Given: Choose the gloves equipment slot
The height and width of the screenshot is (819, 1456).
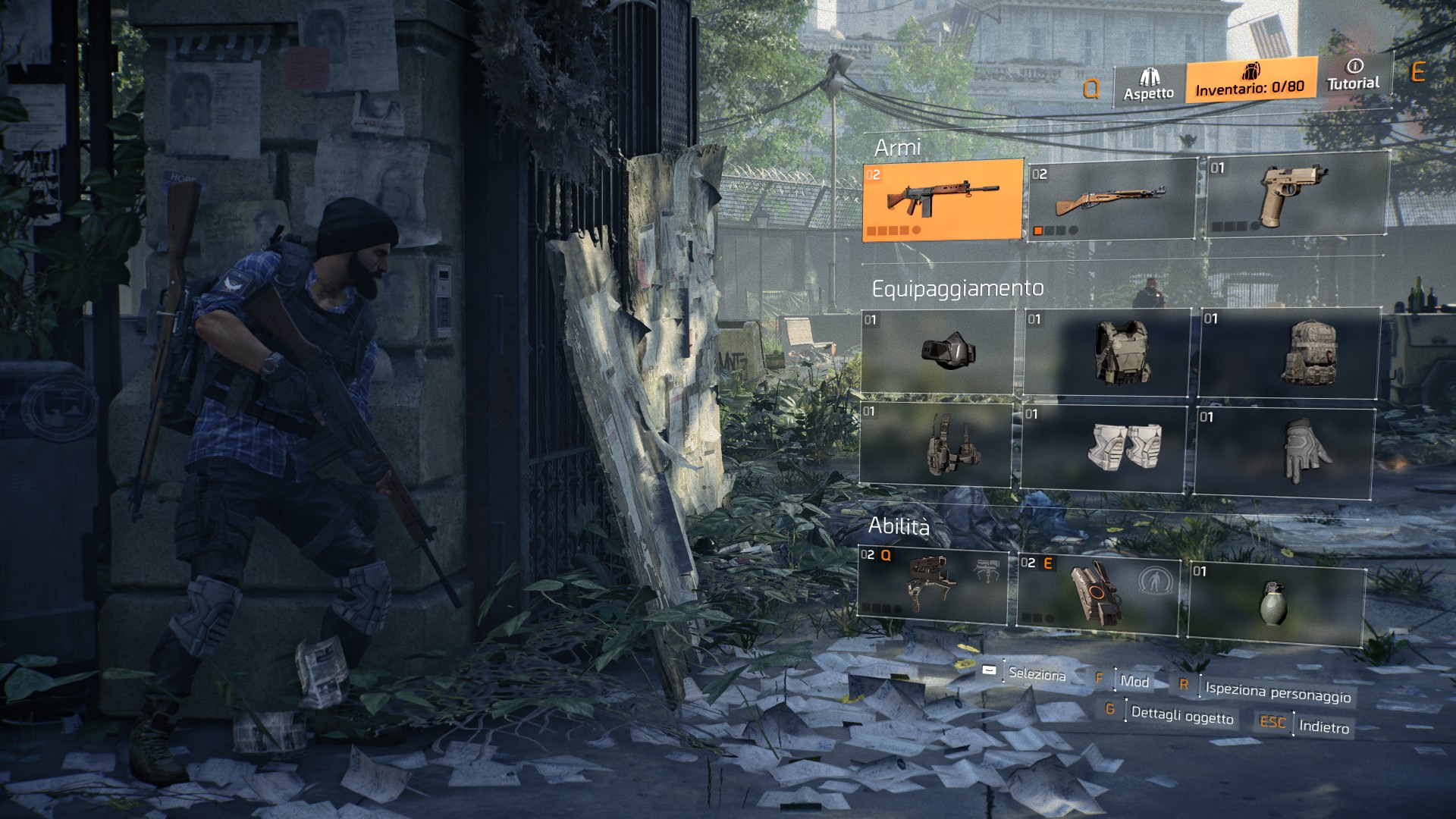Looking at the screenshot, I should [x=1285, y=453].
